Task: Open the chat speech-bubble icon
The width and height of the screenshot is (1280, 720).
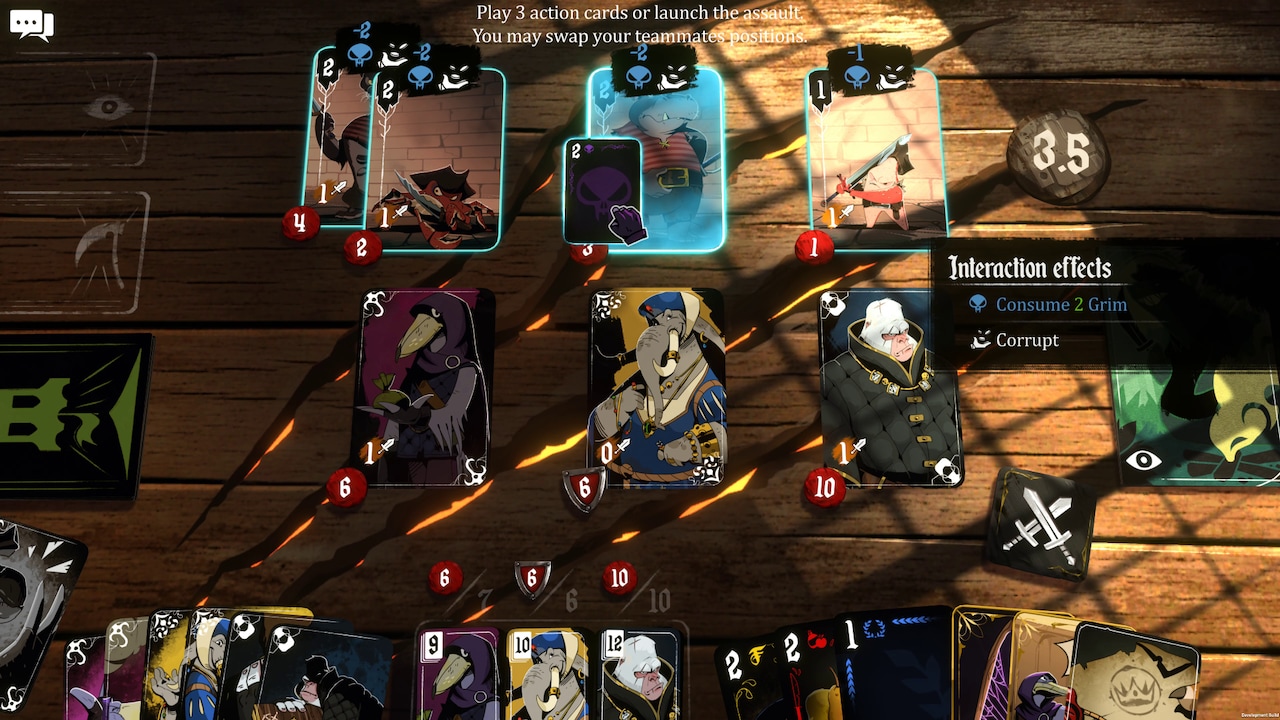Action: (31, 25)
